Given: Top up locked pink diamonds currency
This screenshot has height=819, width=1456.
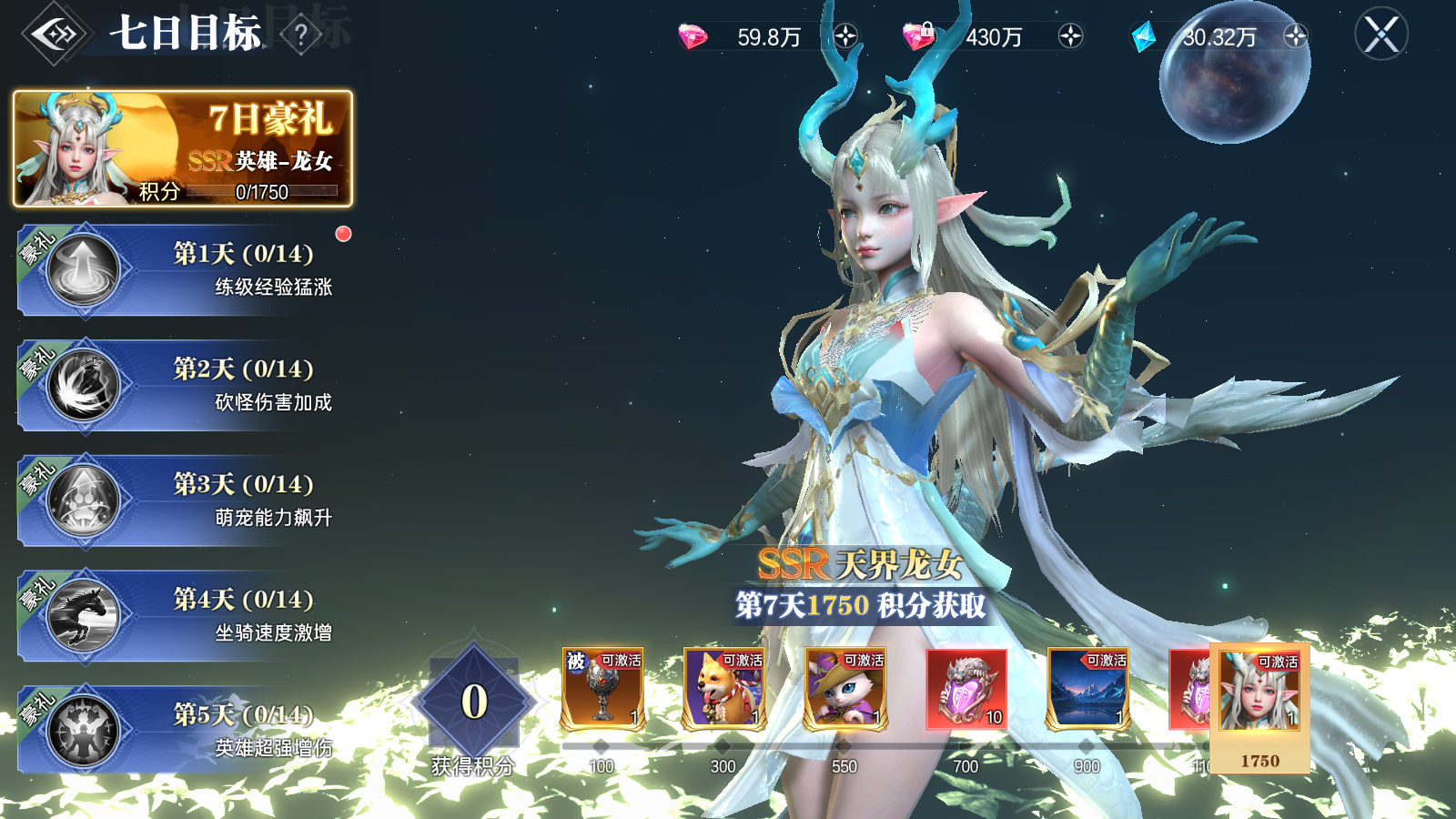Looking at the screenshot, I should tap(1070, 36).
